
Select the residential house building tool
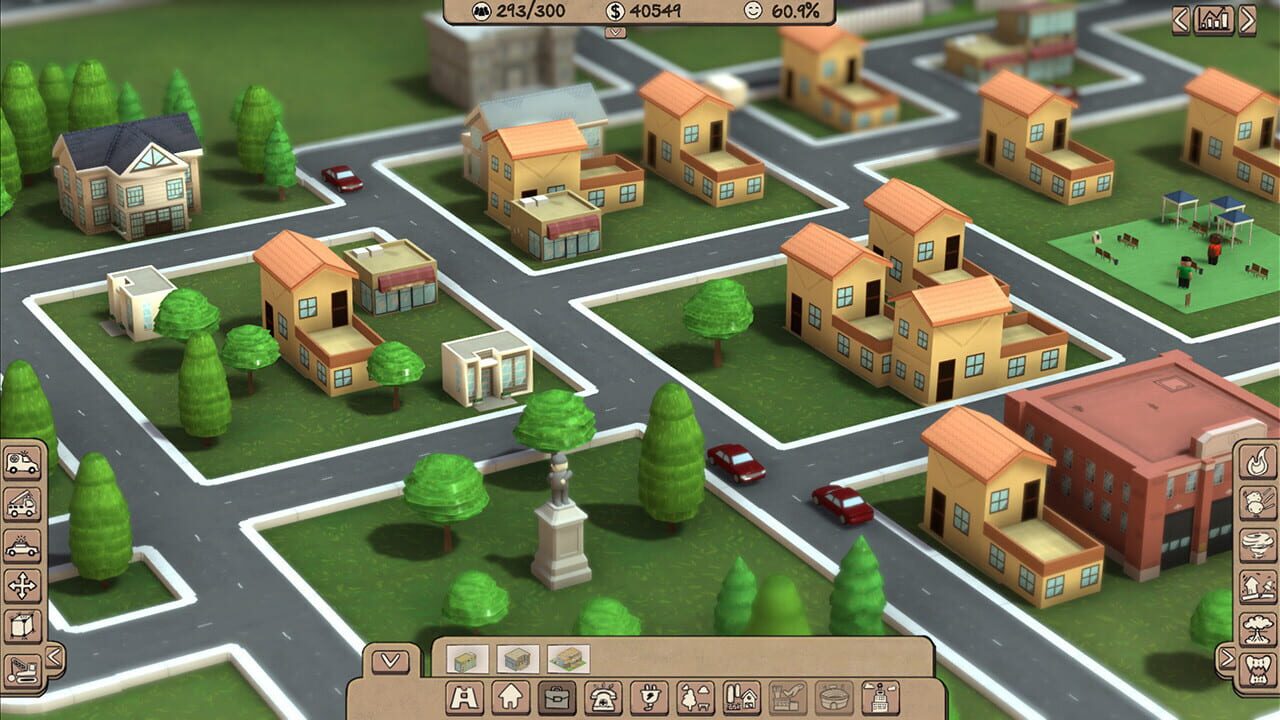click(510, 695)
